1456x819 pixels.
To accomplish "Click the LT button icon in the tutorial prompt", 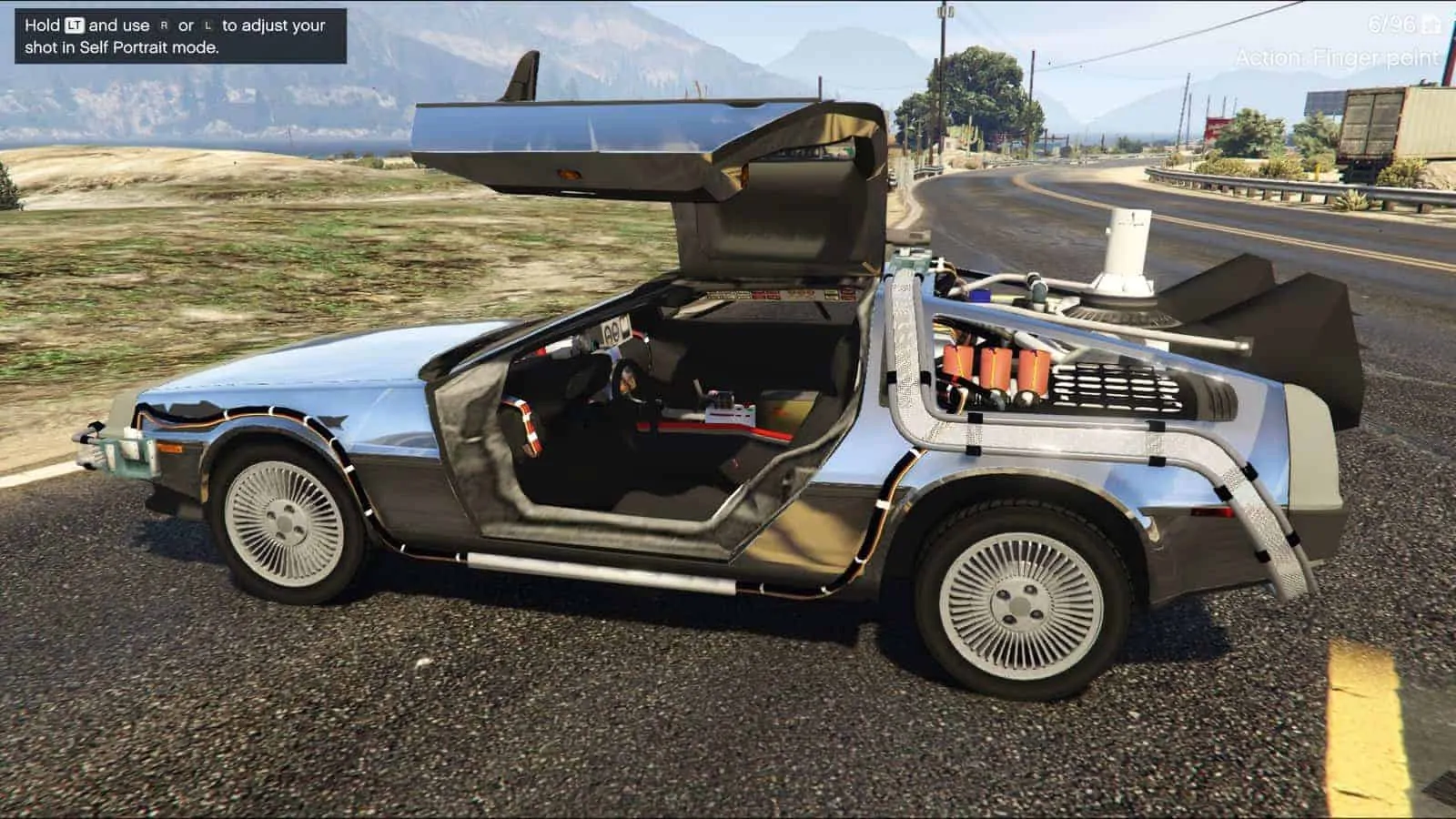I will (76, 25).
